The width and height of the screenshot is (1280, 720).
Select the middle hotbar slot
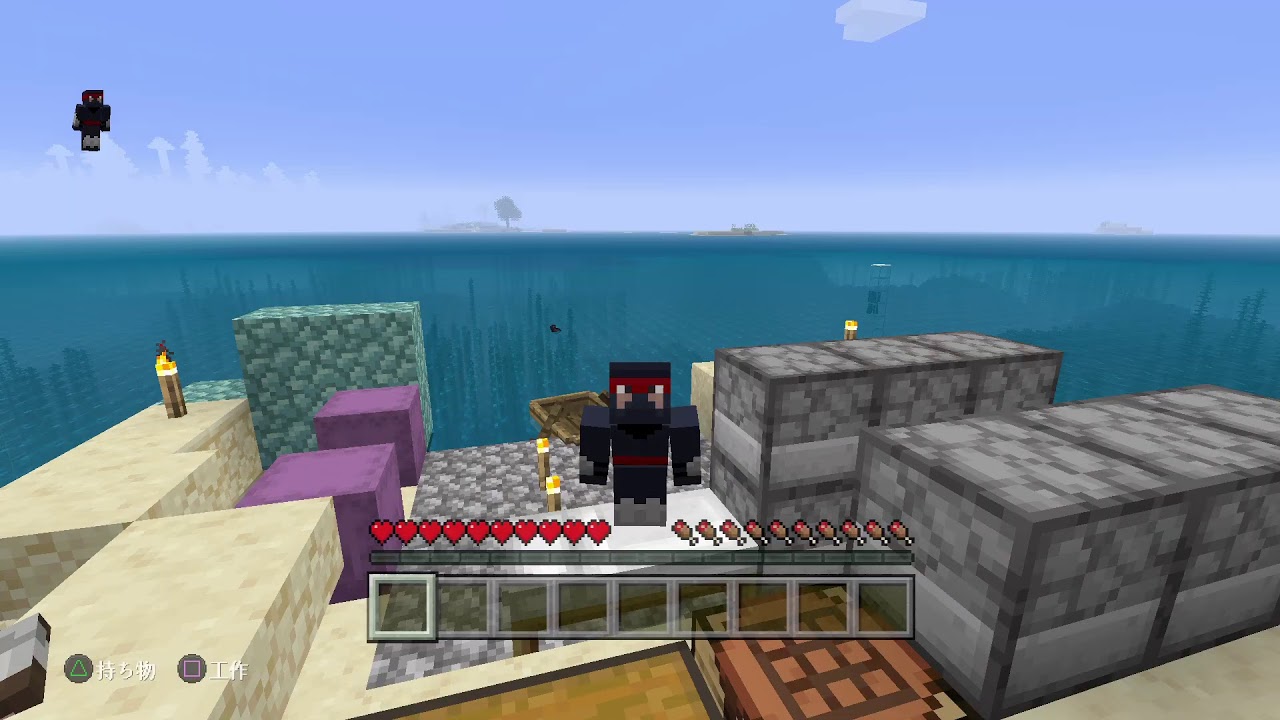644,604
